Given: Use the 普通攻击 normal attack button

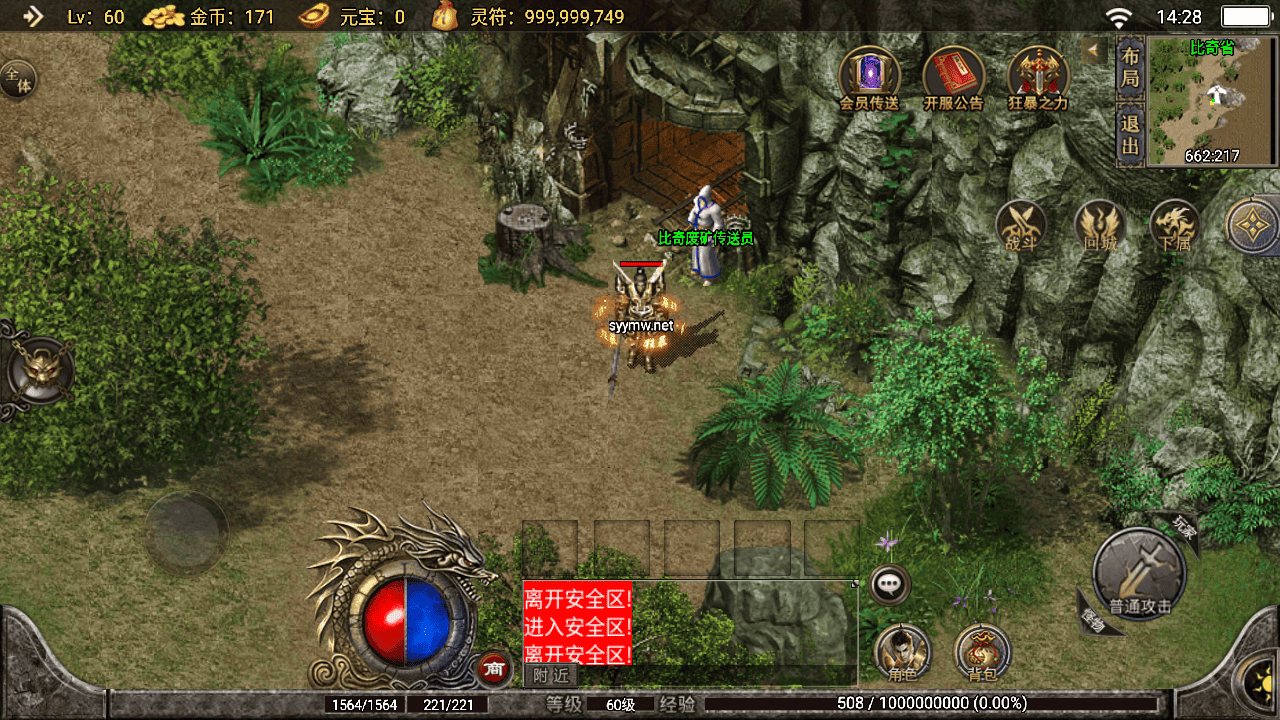Looking at the screenshot, I should 1139,575.
